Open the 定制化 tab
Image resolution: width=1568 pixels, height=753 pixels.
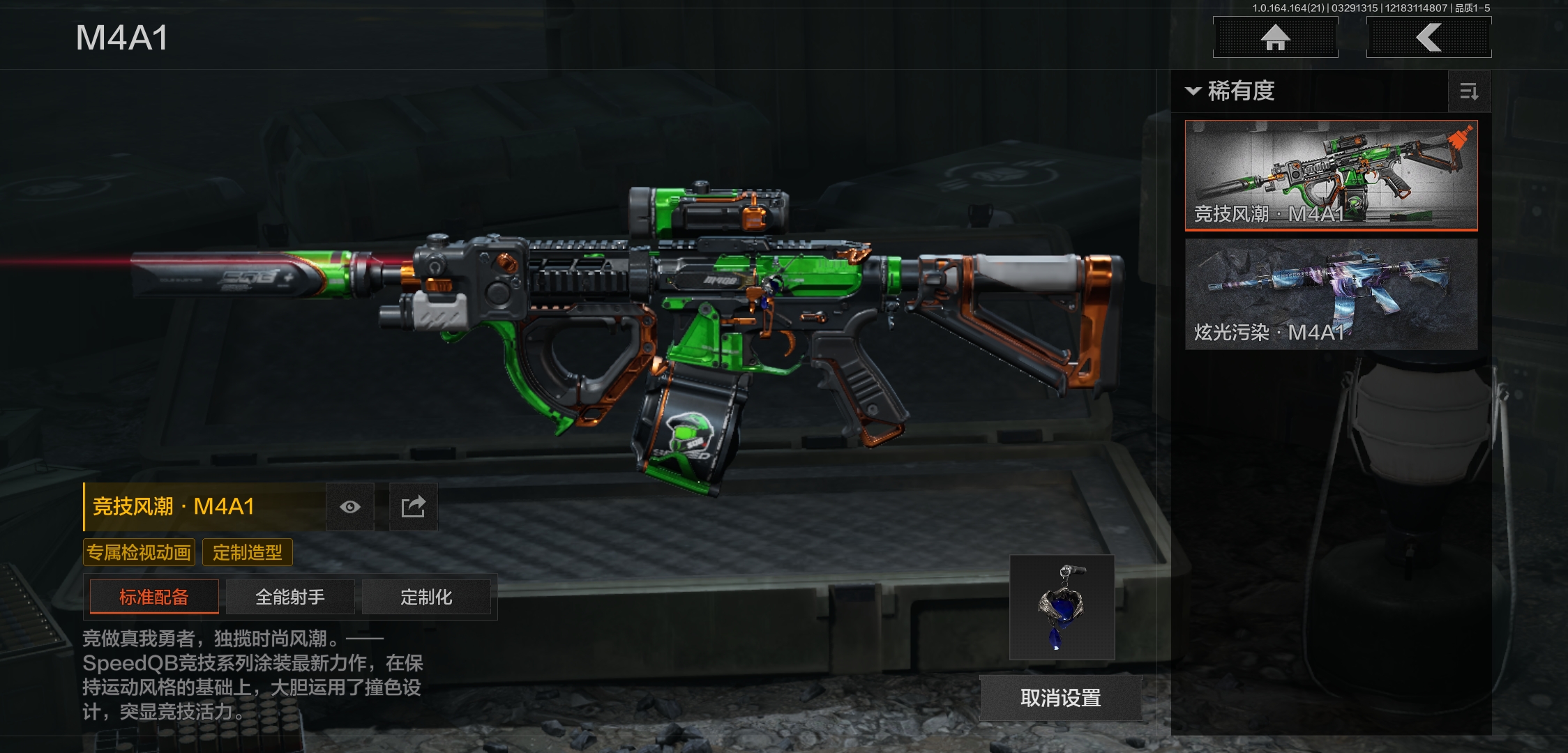(x=426, y=597)
